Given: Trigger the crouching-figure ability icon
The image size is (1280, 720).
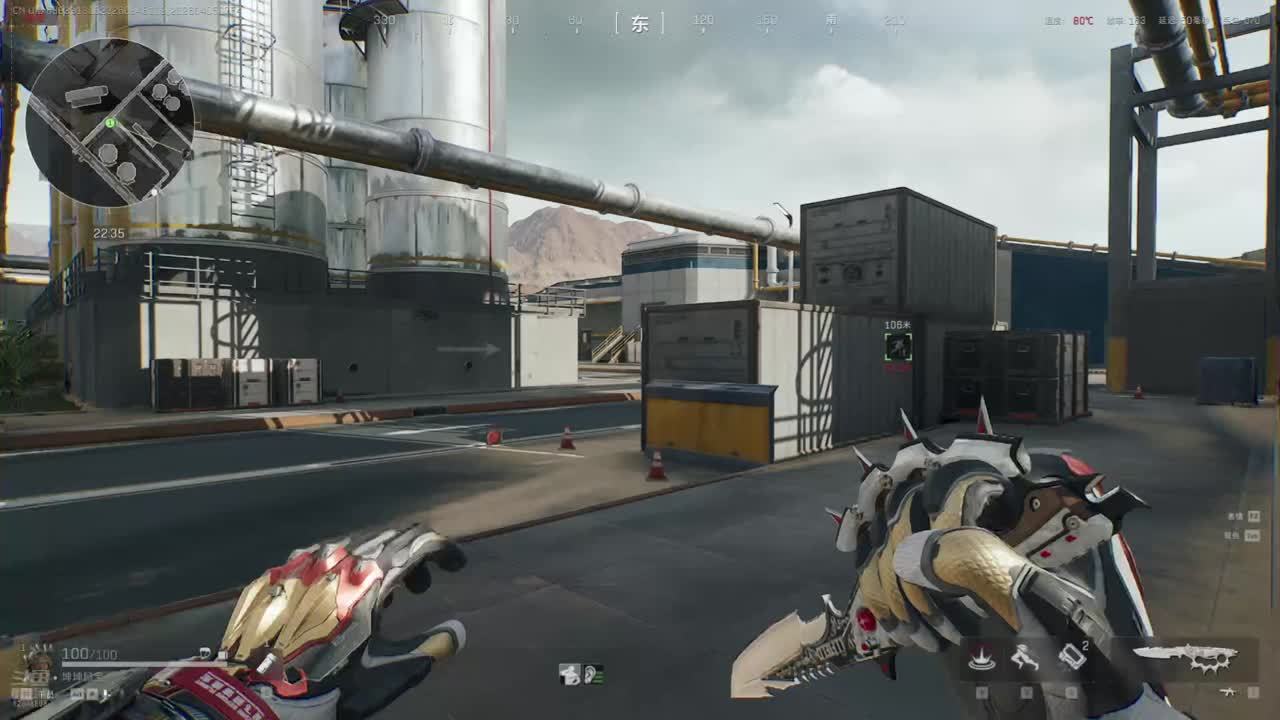Looking at the screenshot, I should pos(1024,658).
